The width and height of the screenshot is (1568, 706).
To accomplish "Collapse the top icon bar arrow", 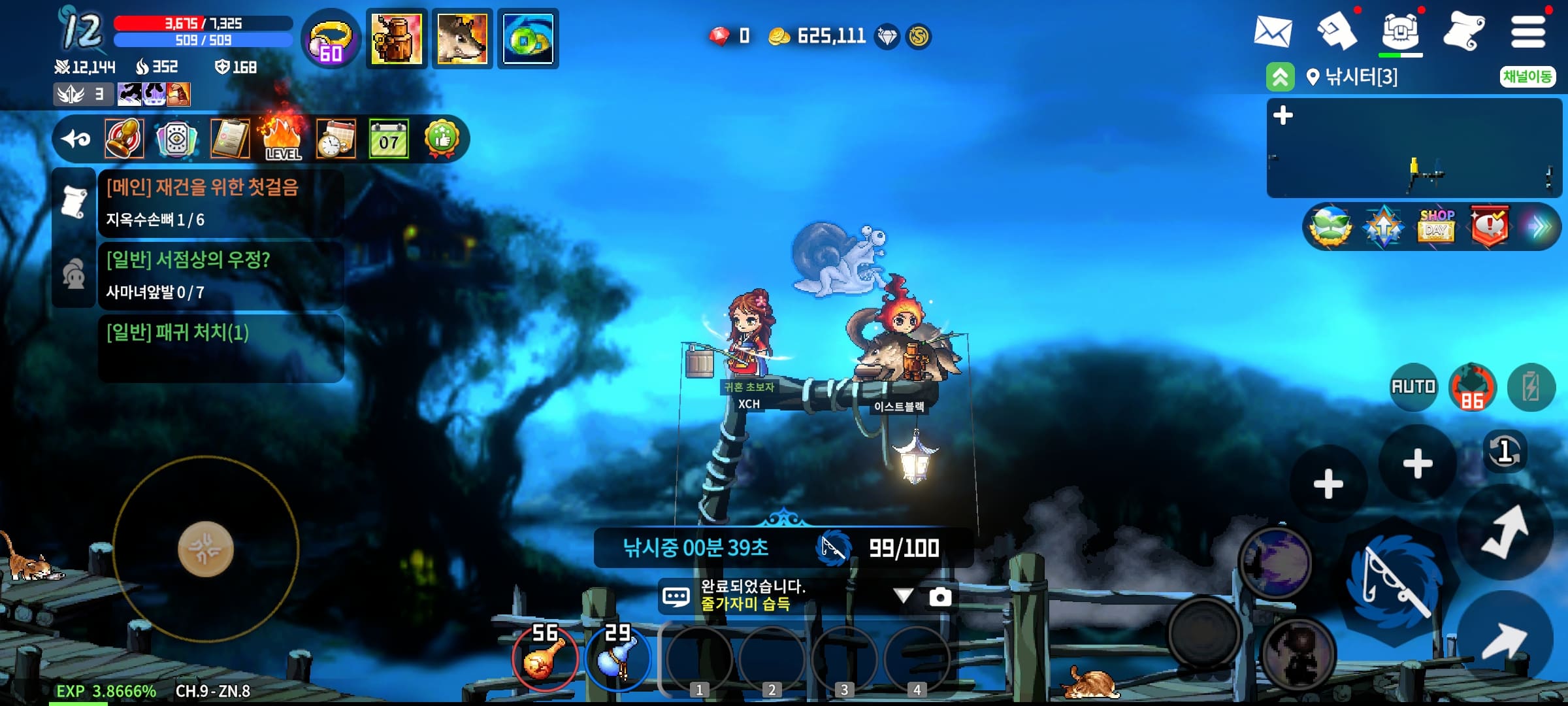I will 76,139.
